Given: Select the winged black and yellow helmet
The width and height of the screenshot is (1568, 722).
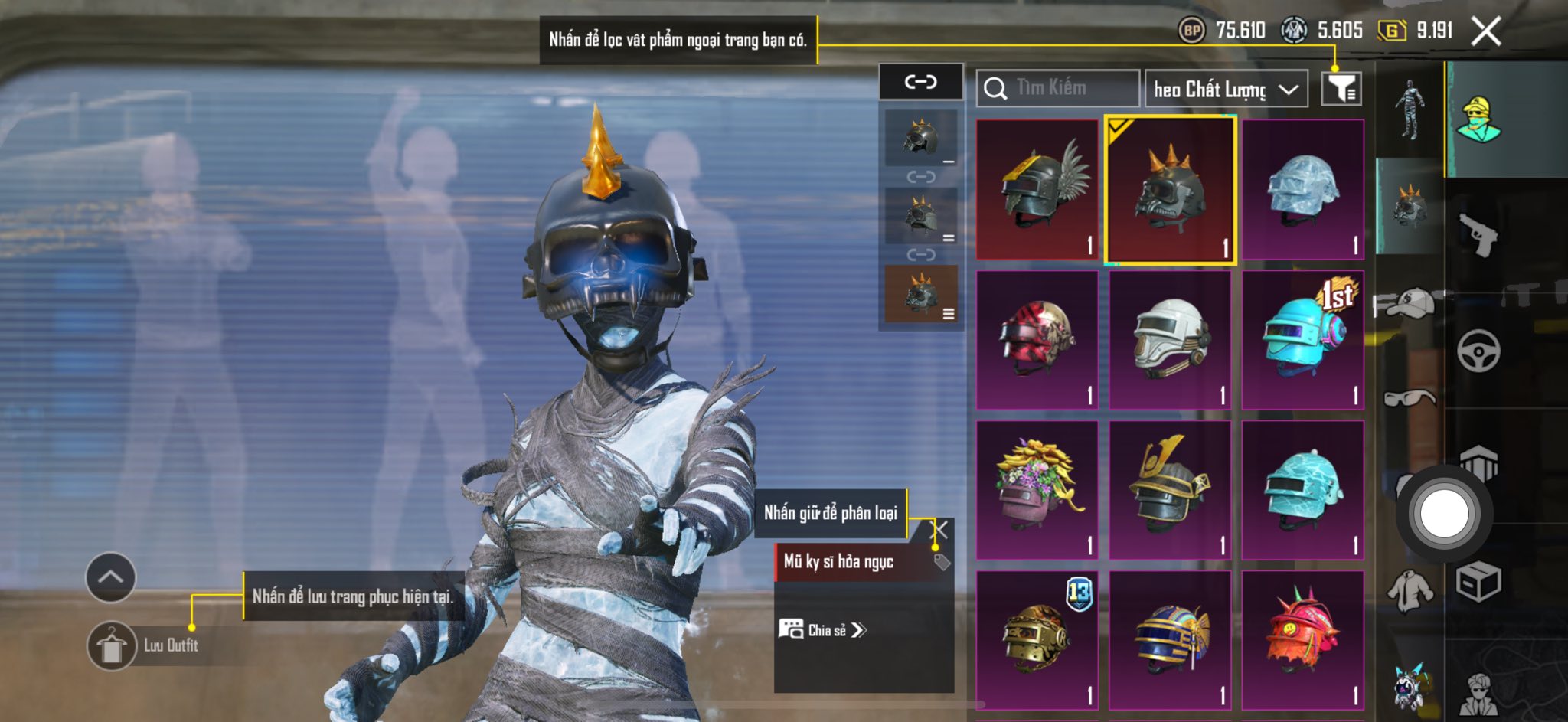Looking at the screenshot, I should pos(1037,189).
